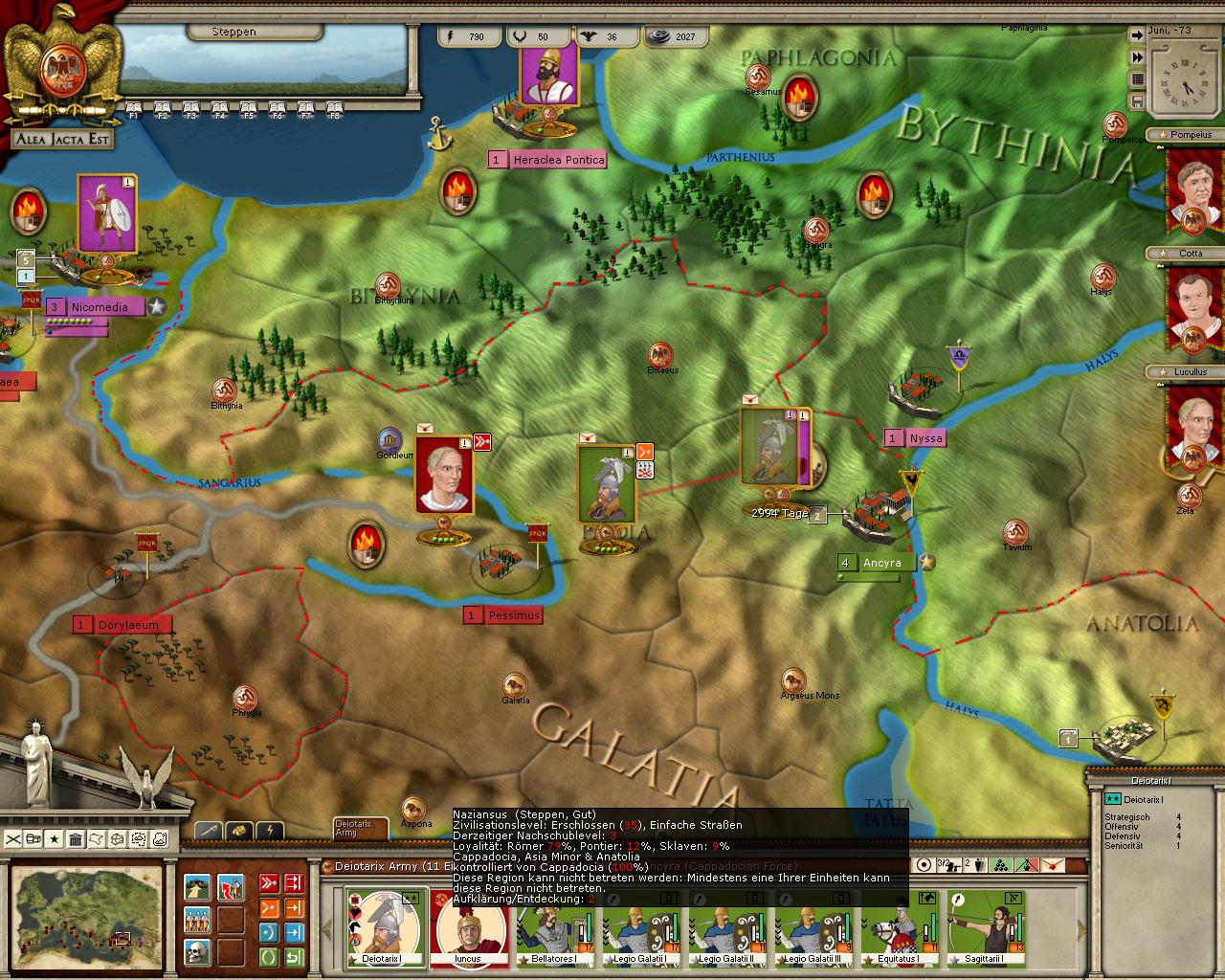Switch to the Deiotarix Army tab
The image size is (1225, 980).
point(360,828)
